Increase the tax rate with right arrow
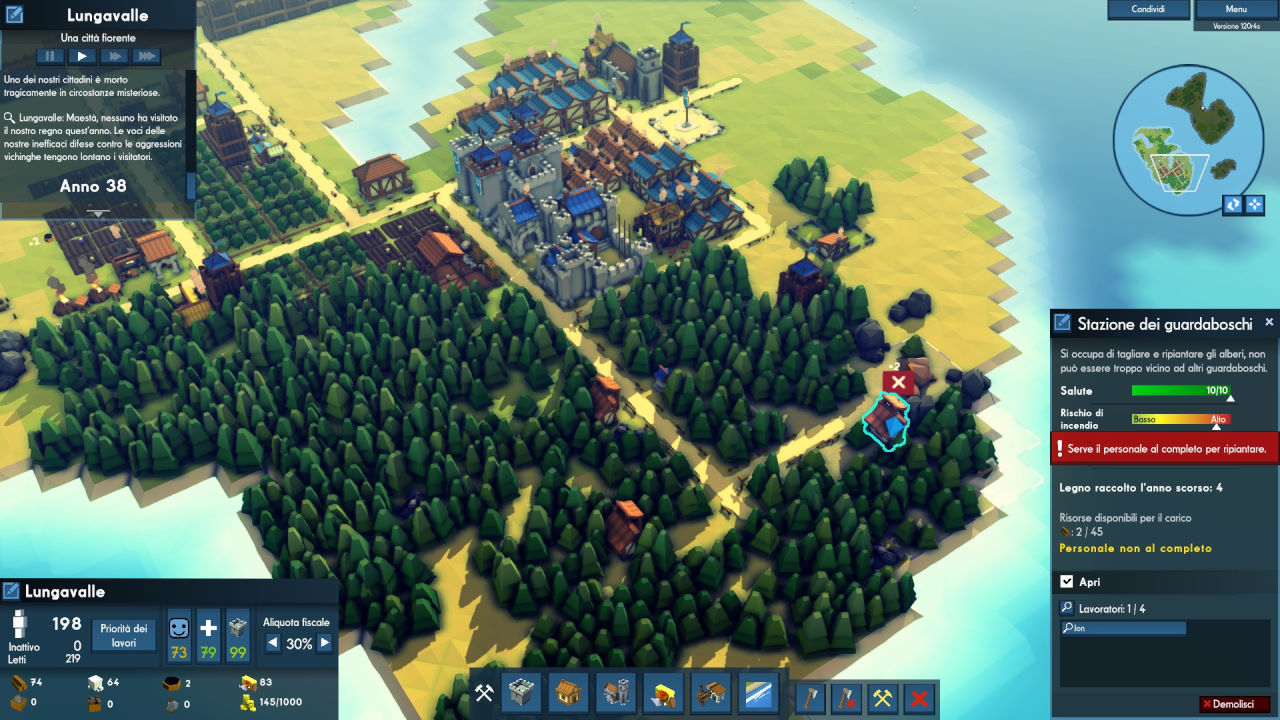 [324, 644]
